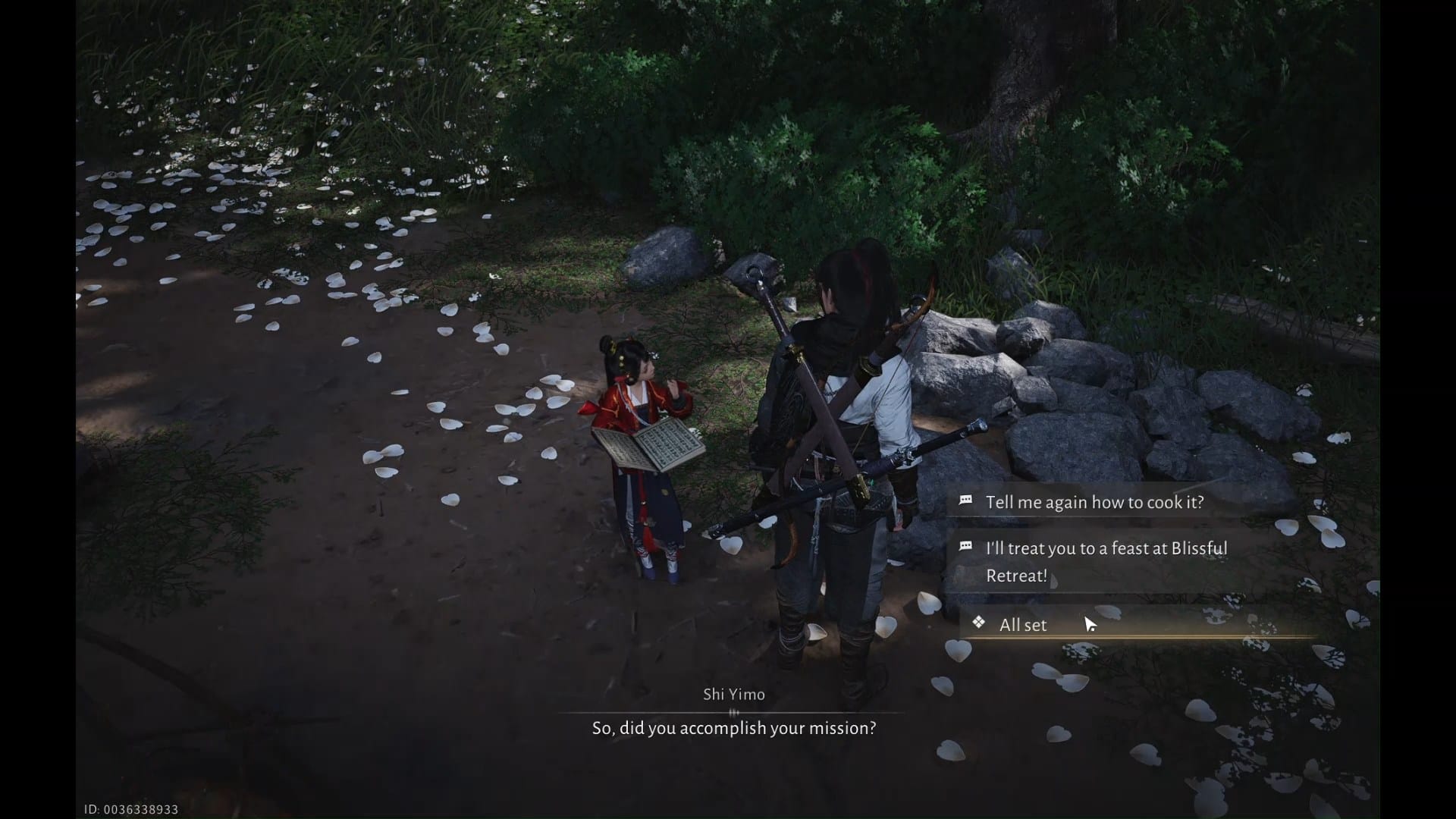Image resolution: width=1456 pixels, height=819 pixels.
Task: Choose the feast at Blissful Retreat reply
Action: click(1106, 561)
